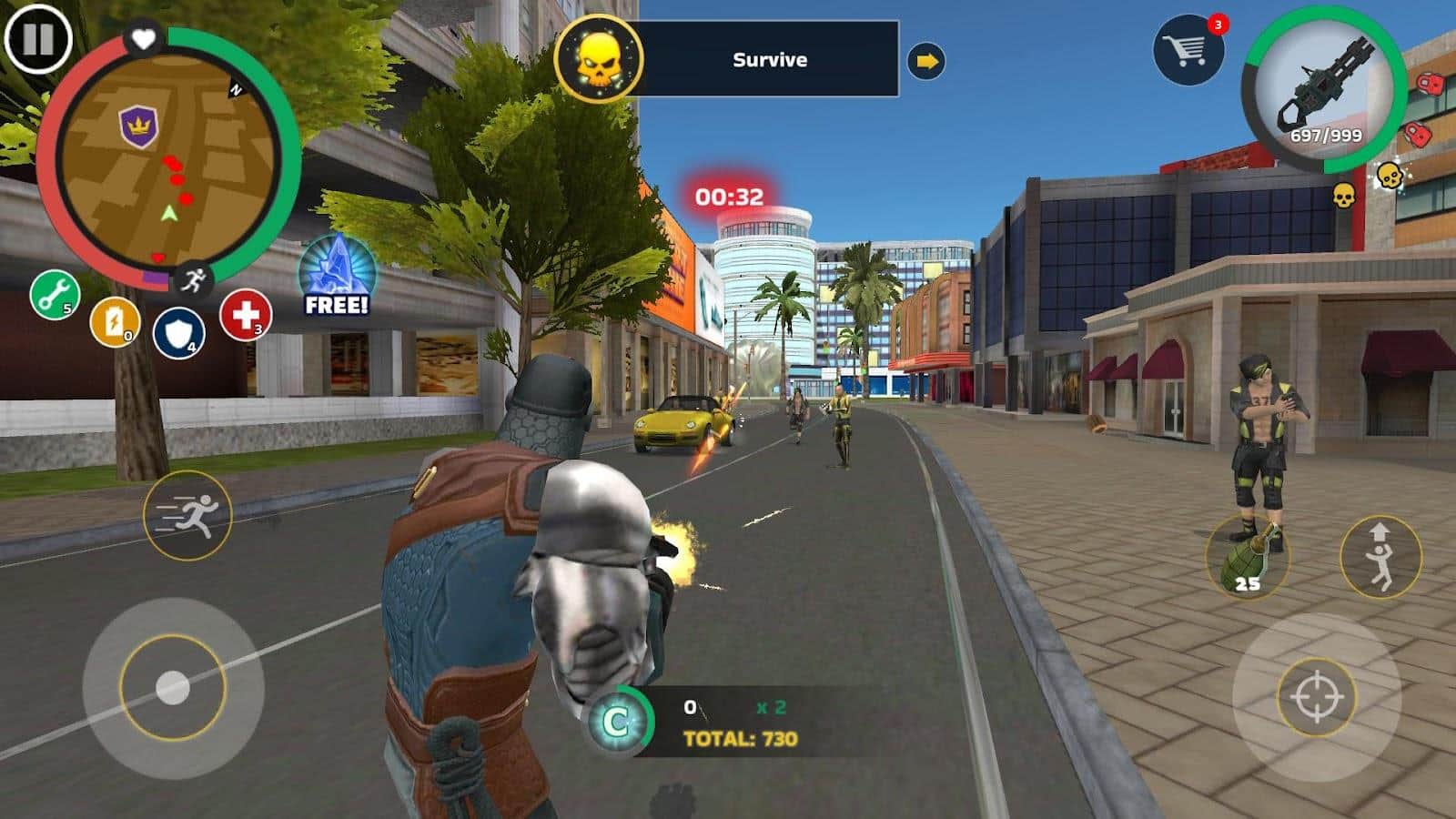Open the Survive mission objective panel

point(769,60)
